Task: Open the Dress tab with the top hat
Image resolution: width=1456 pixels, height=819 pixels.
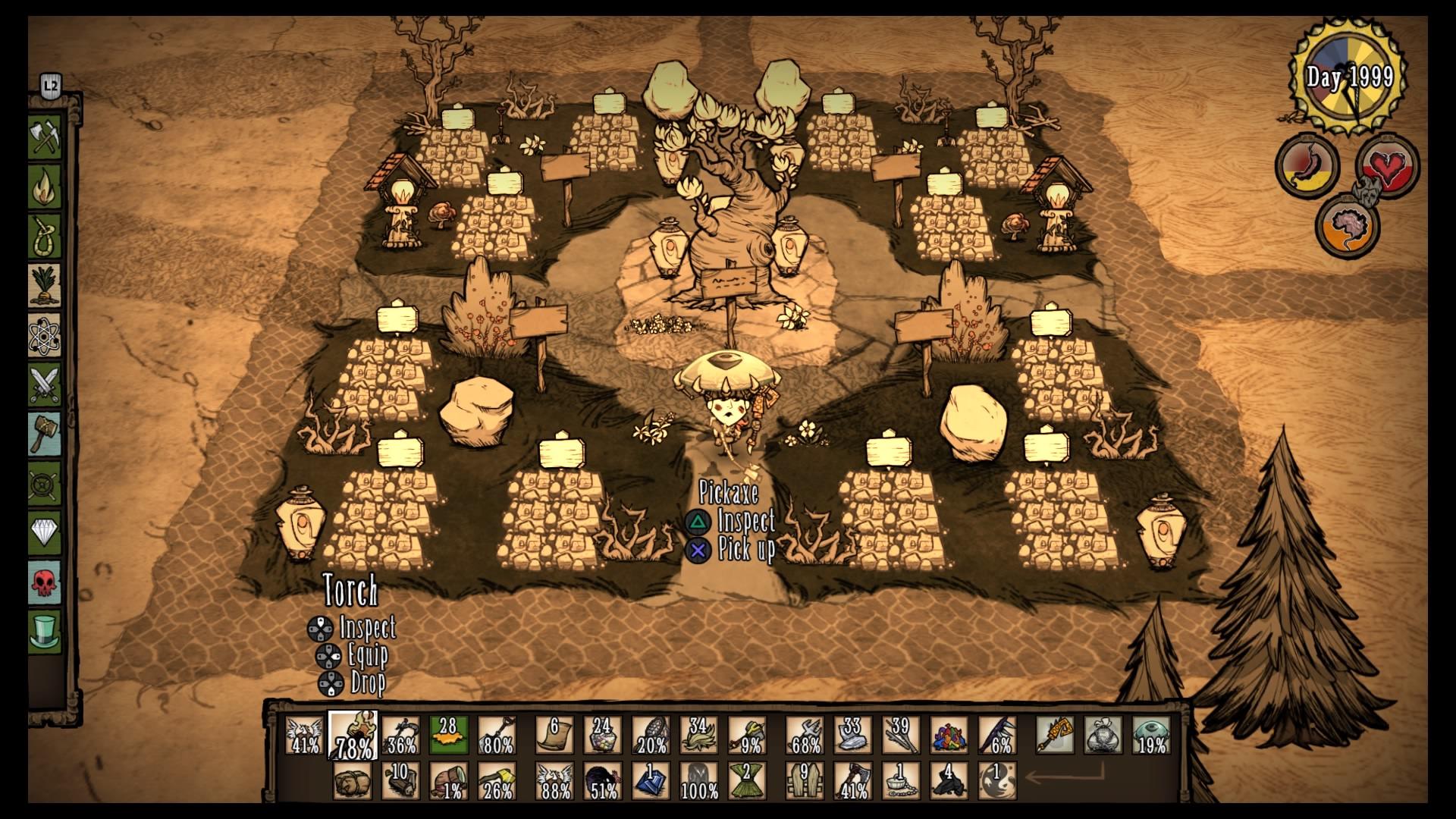Action: pos(45,631)
